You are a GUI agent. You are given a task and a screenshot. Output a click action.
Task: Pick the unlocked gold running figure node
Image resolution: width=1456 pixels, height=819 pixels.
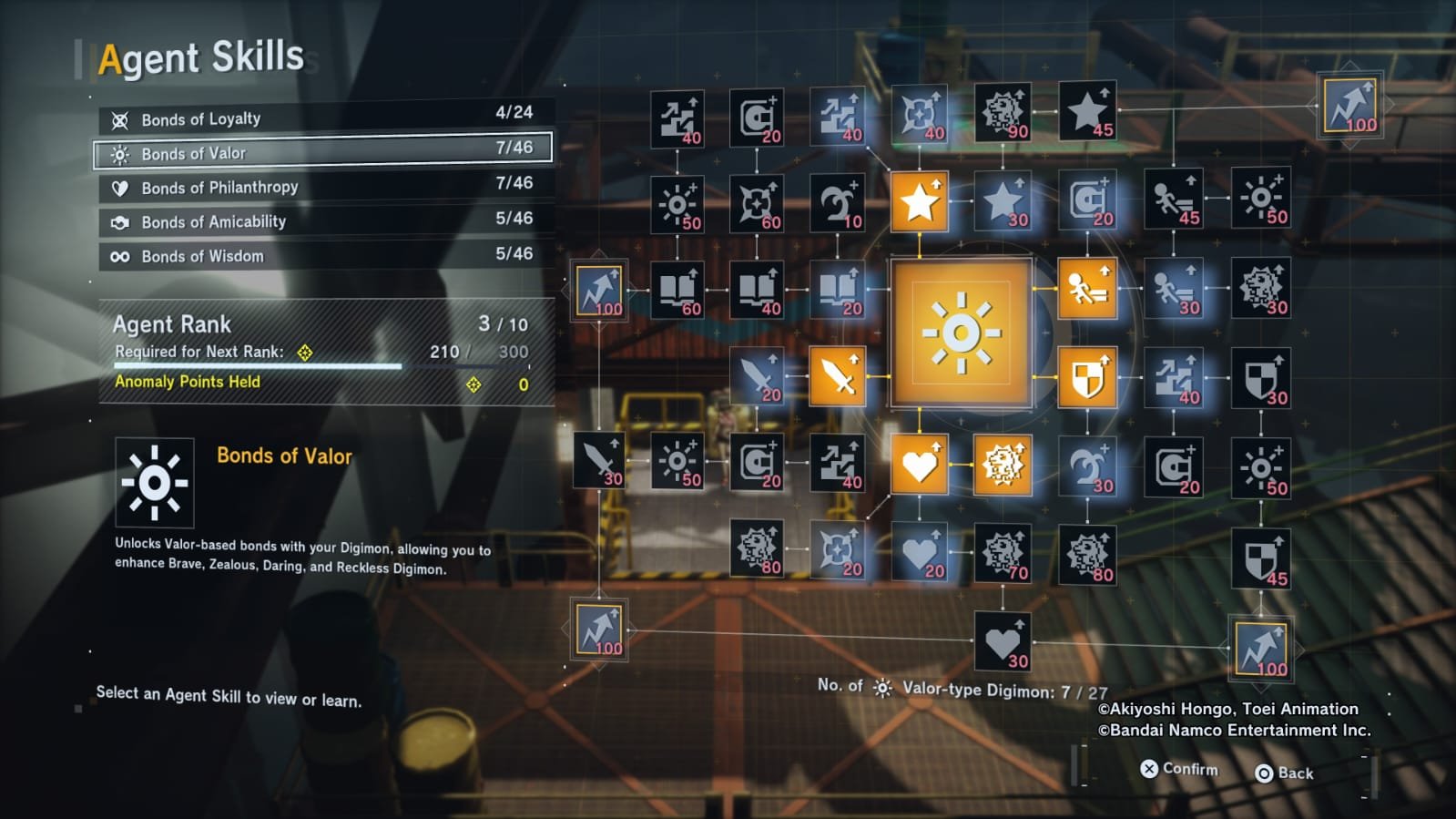coord(1087,288)
